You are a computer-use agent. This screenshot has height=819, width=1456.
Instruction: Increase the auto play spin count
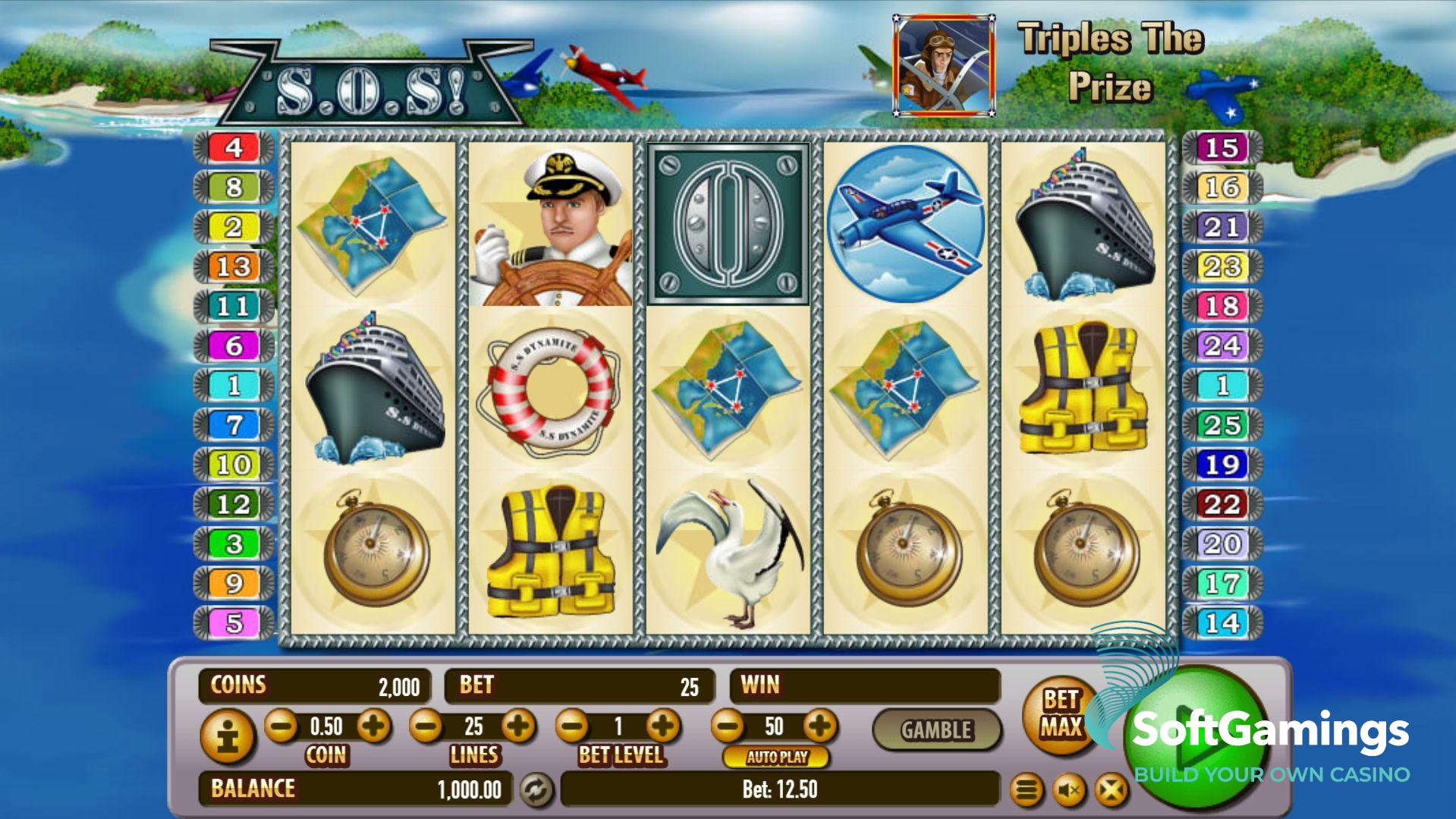pyautogui.click(x=819, y=726)
